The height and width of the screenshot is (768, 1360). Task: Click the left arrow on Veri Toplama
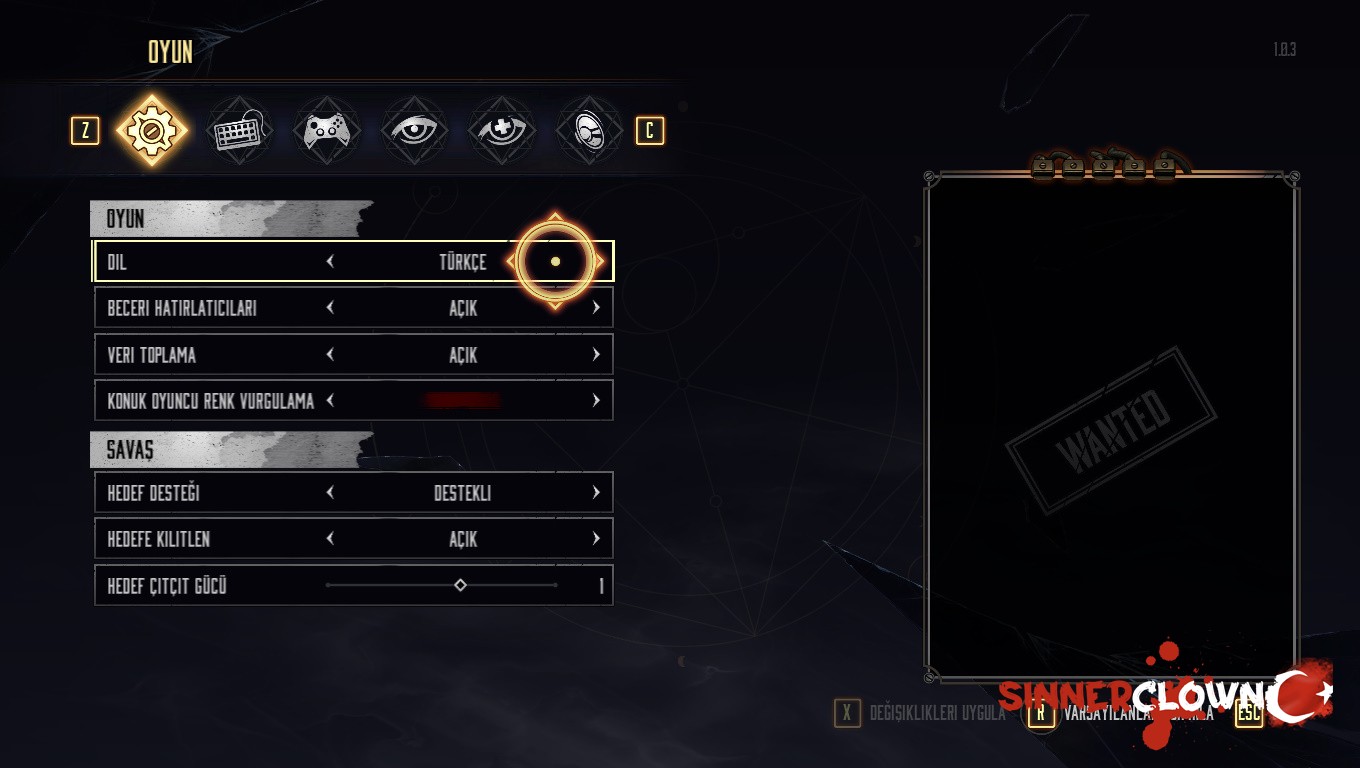[x=330, y=355]
